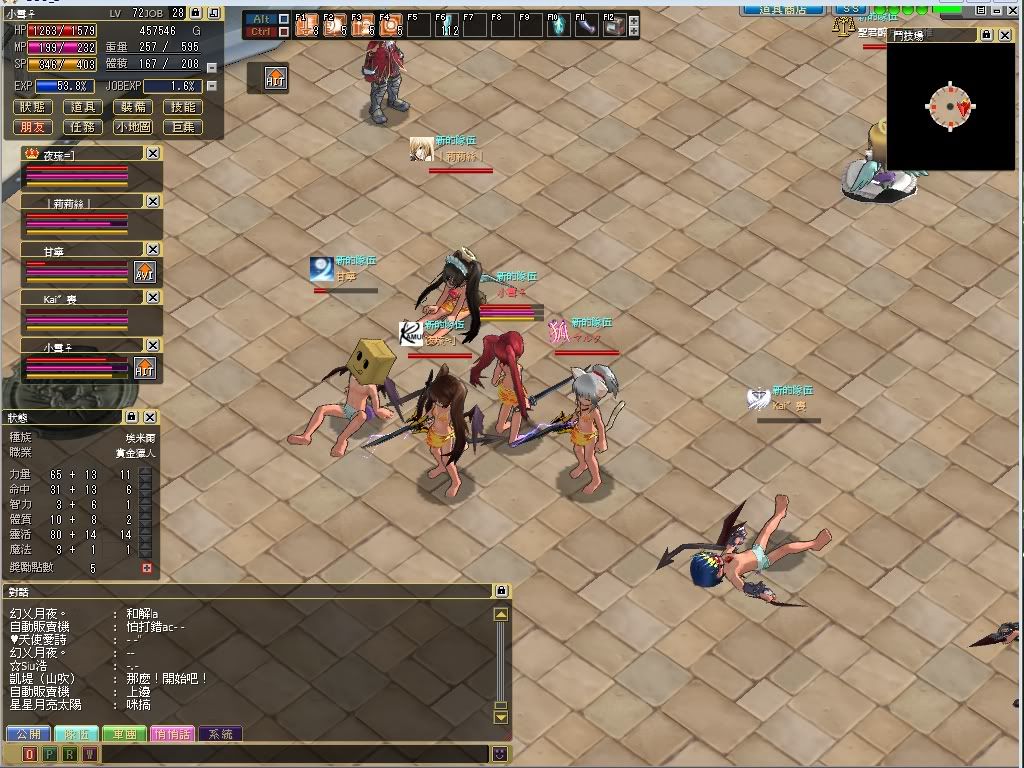Screen dimensions: 1024x768
Task: Open the 狀態 status window button
Action: (33, 107)
